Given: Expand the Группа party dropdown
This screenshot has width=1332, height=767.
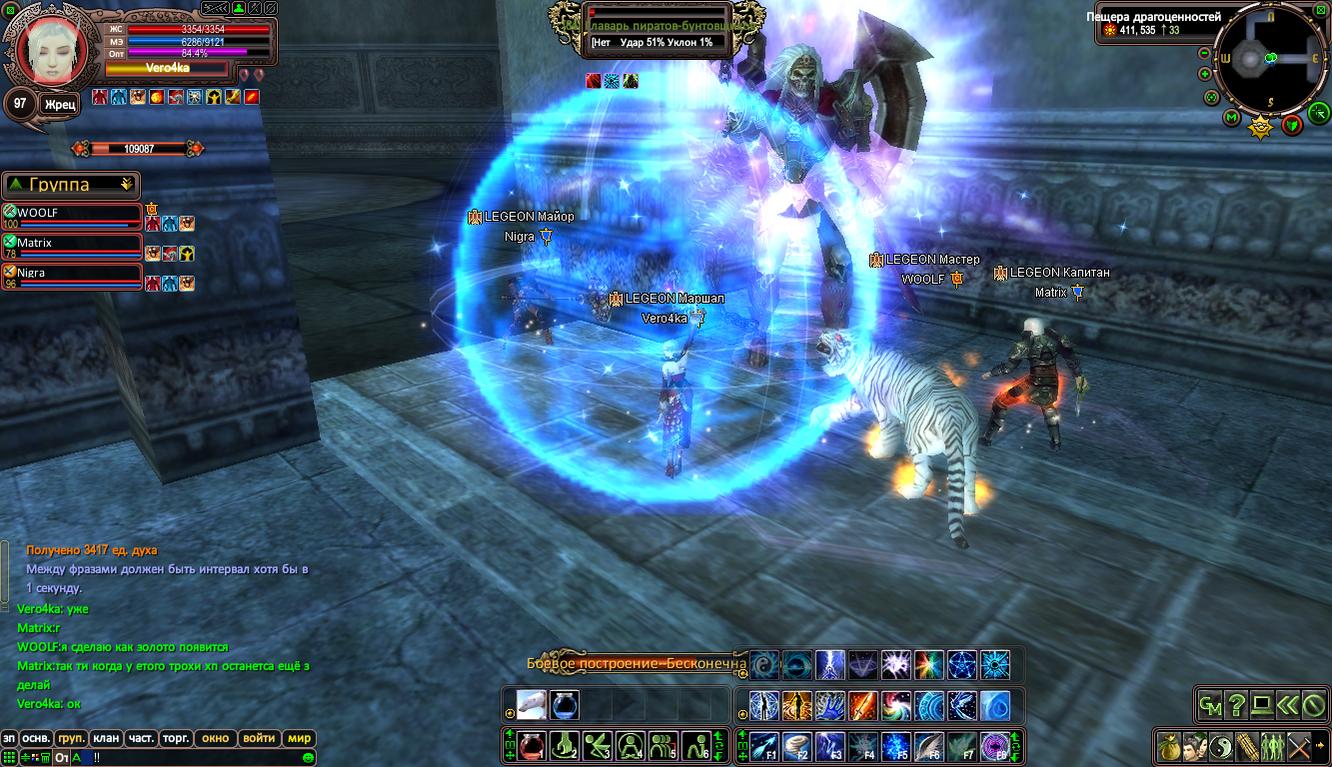Looking at the screenshot, I should point(126,184).
